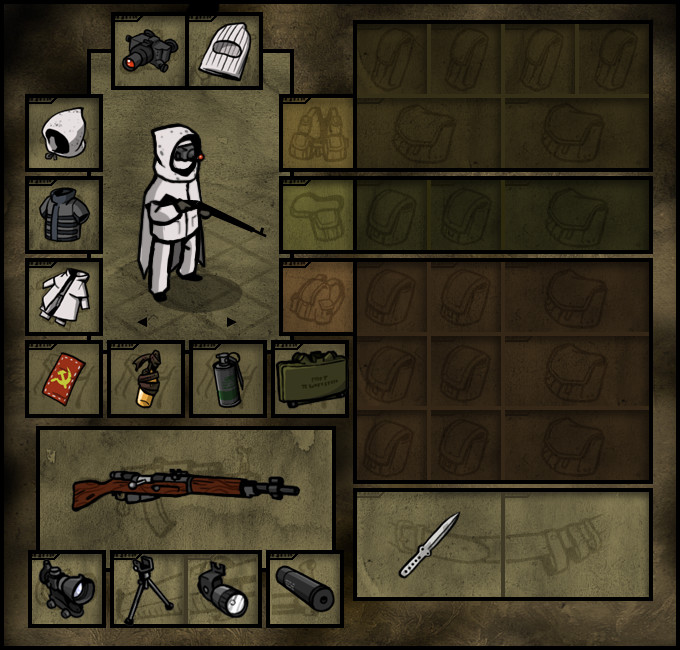Select the white hood slot
680x650 pixels.
[64, 133]
